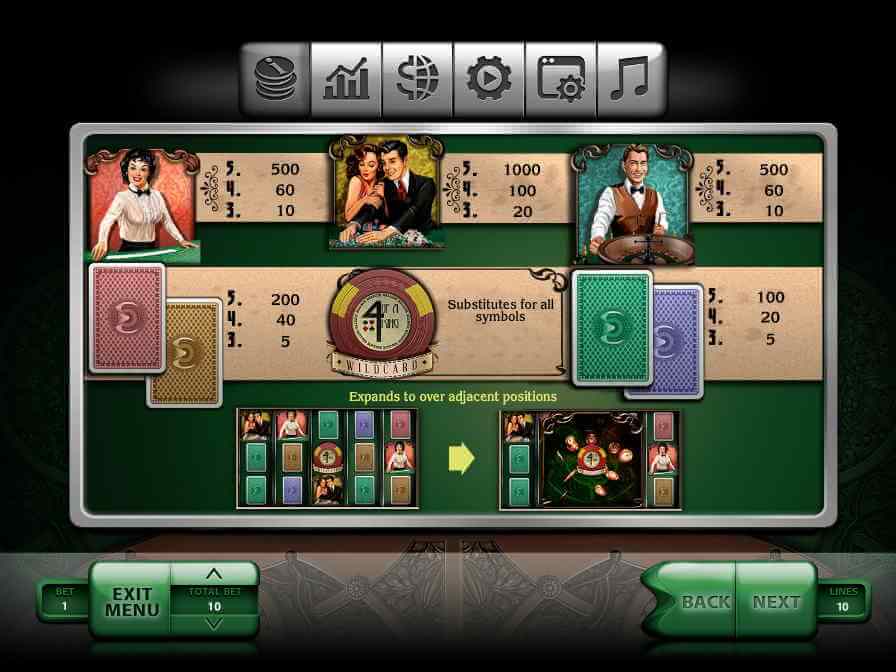Open the autoplay gear settings tab

pyautogui.click(x=489, y=79)
